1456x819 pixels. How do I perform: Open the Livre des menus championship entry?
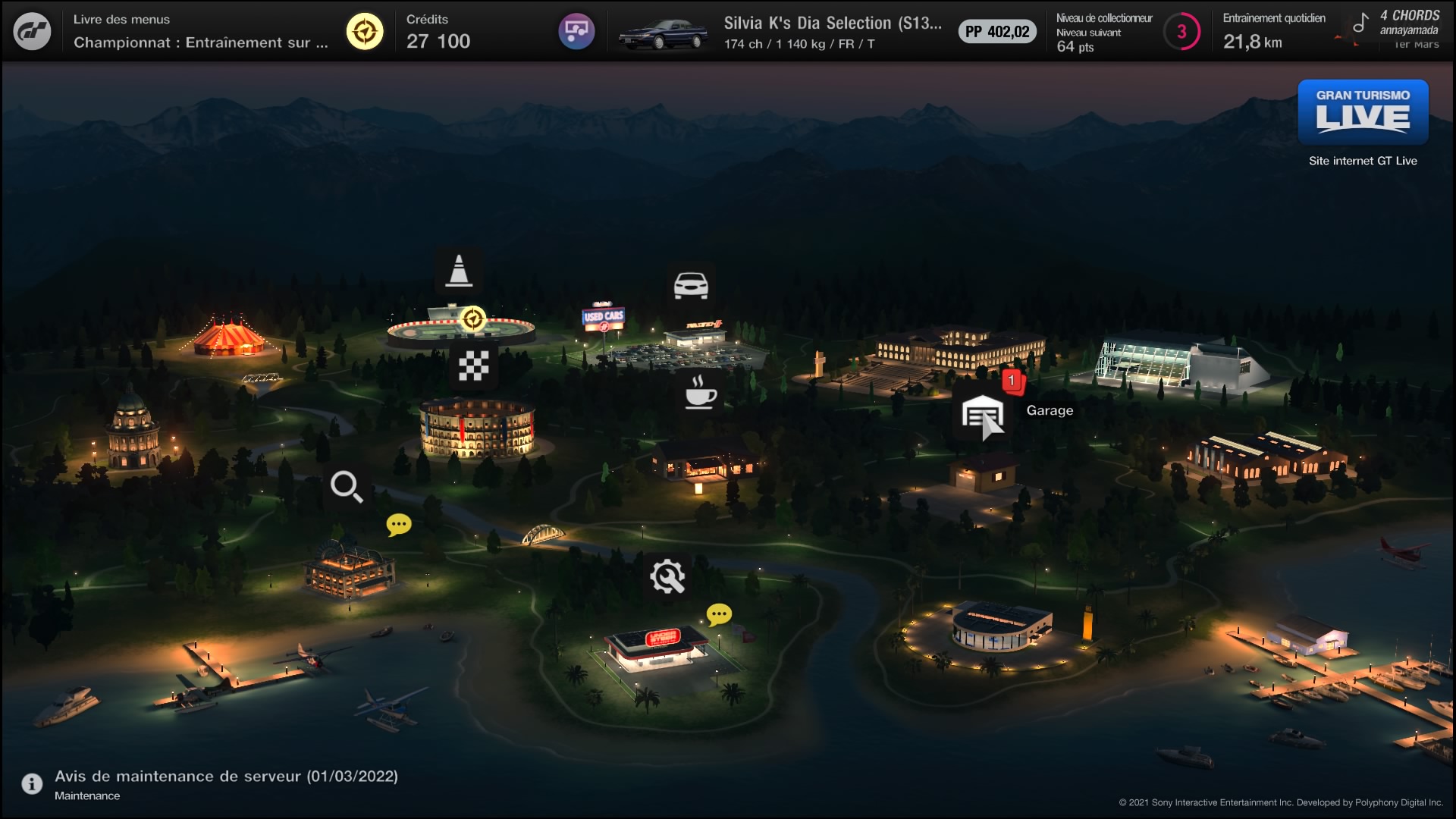point(201,32)
